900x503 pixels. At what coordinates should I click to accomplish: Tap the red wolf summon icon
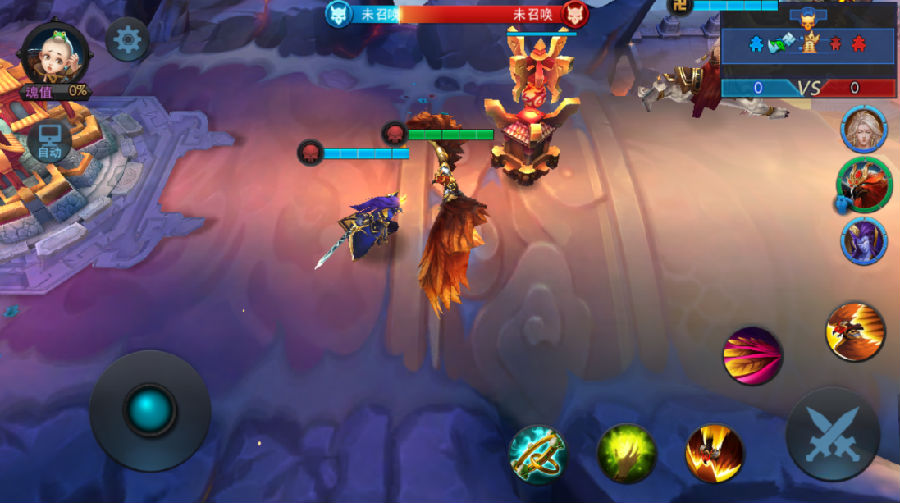point(574,14)
